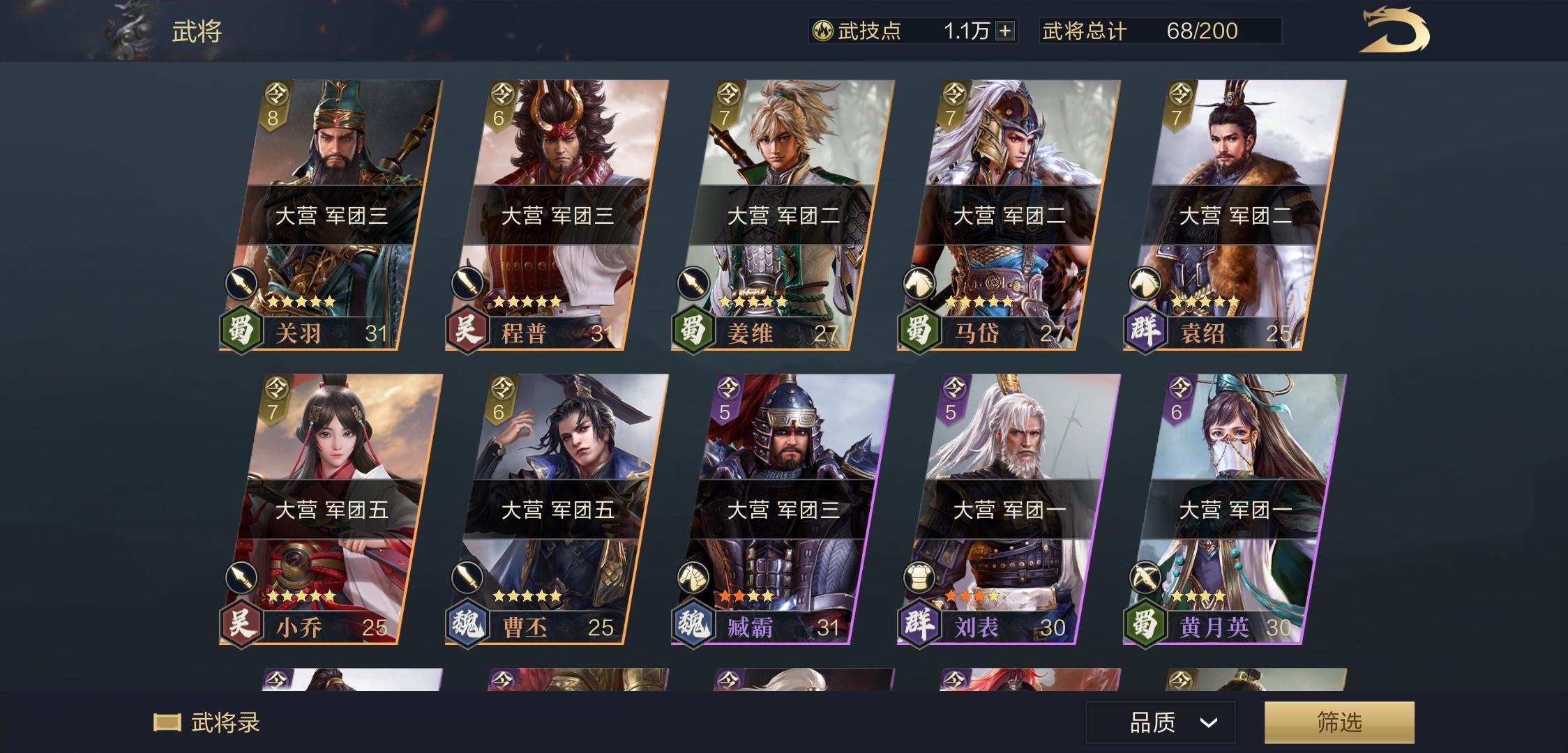Open the 武将录 hero record

click(x=209, y=724)
